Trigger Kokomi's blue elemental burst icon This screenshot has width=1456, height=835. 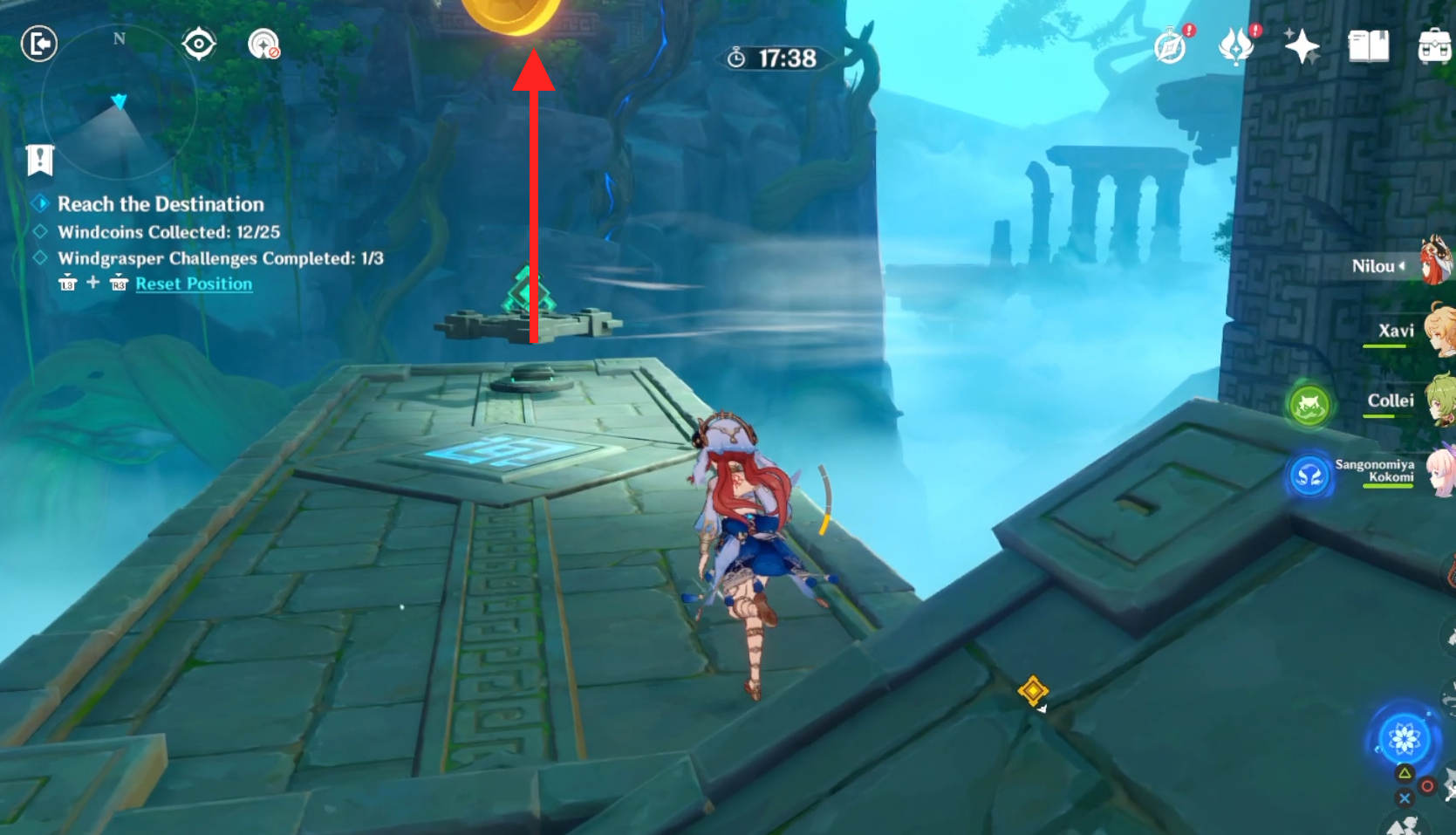pos(1309,476)
